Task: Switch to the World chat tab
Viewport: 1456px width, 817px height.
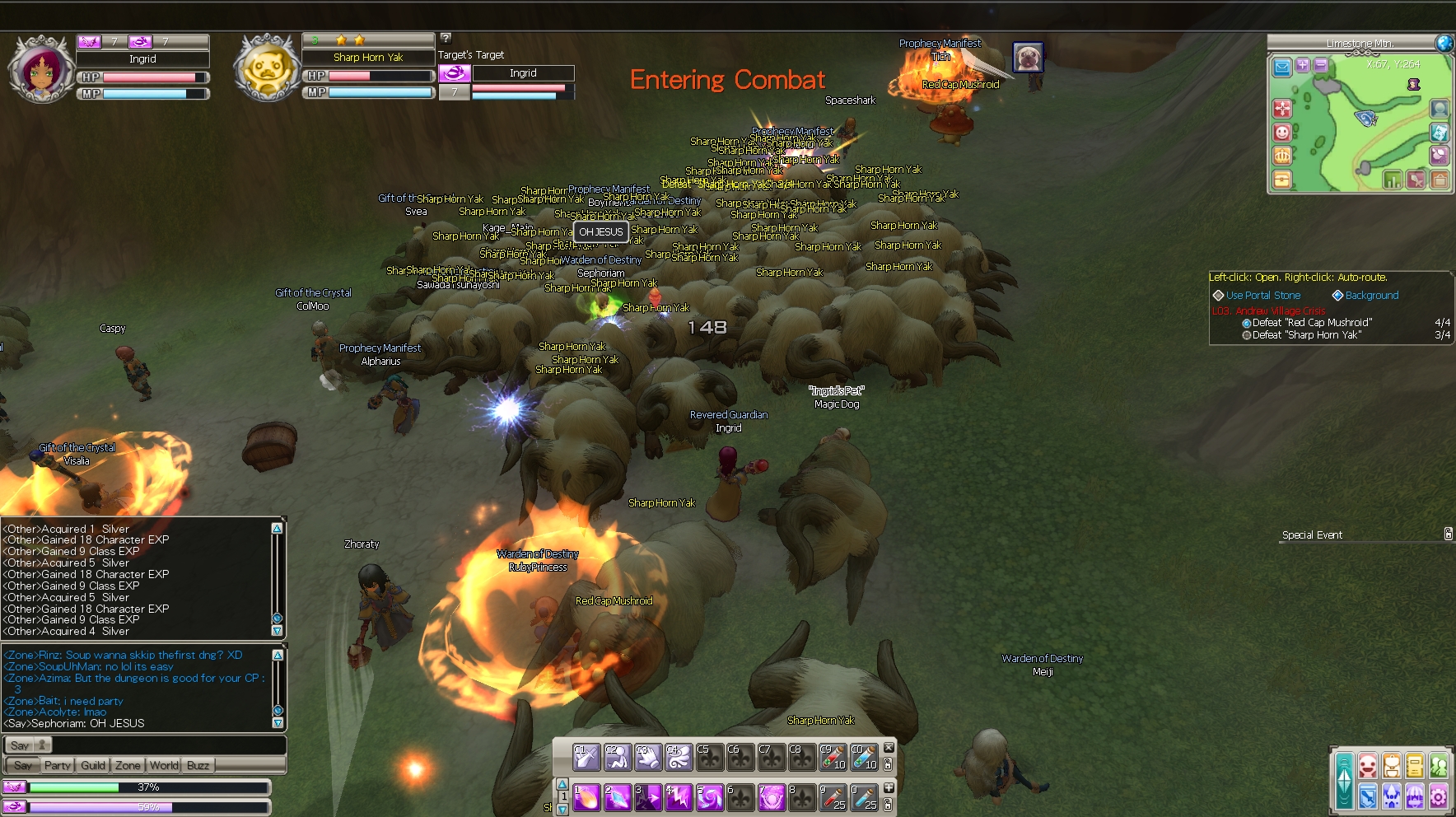Action: pyautogui.click(x=164, y=765)
